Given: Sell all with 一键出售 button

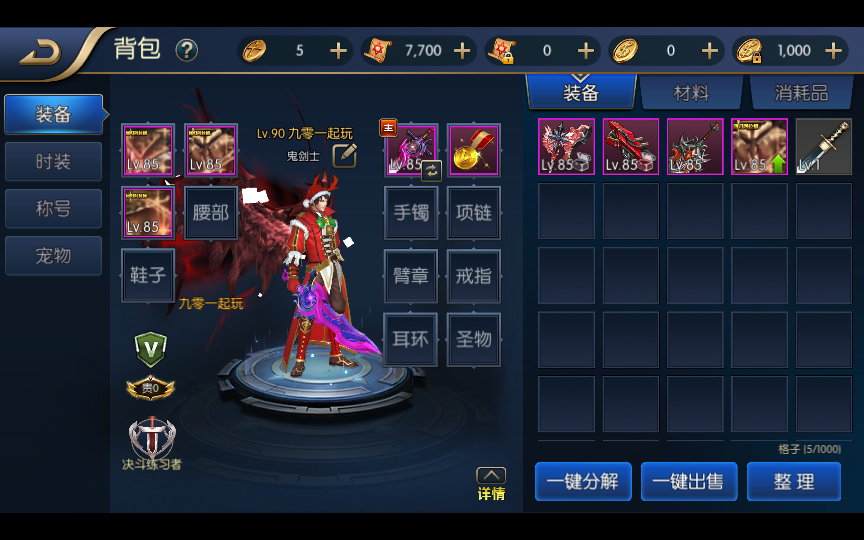Looking at the screenshot, I should [689, 481].
